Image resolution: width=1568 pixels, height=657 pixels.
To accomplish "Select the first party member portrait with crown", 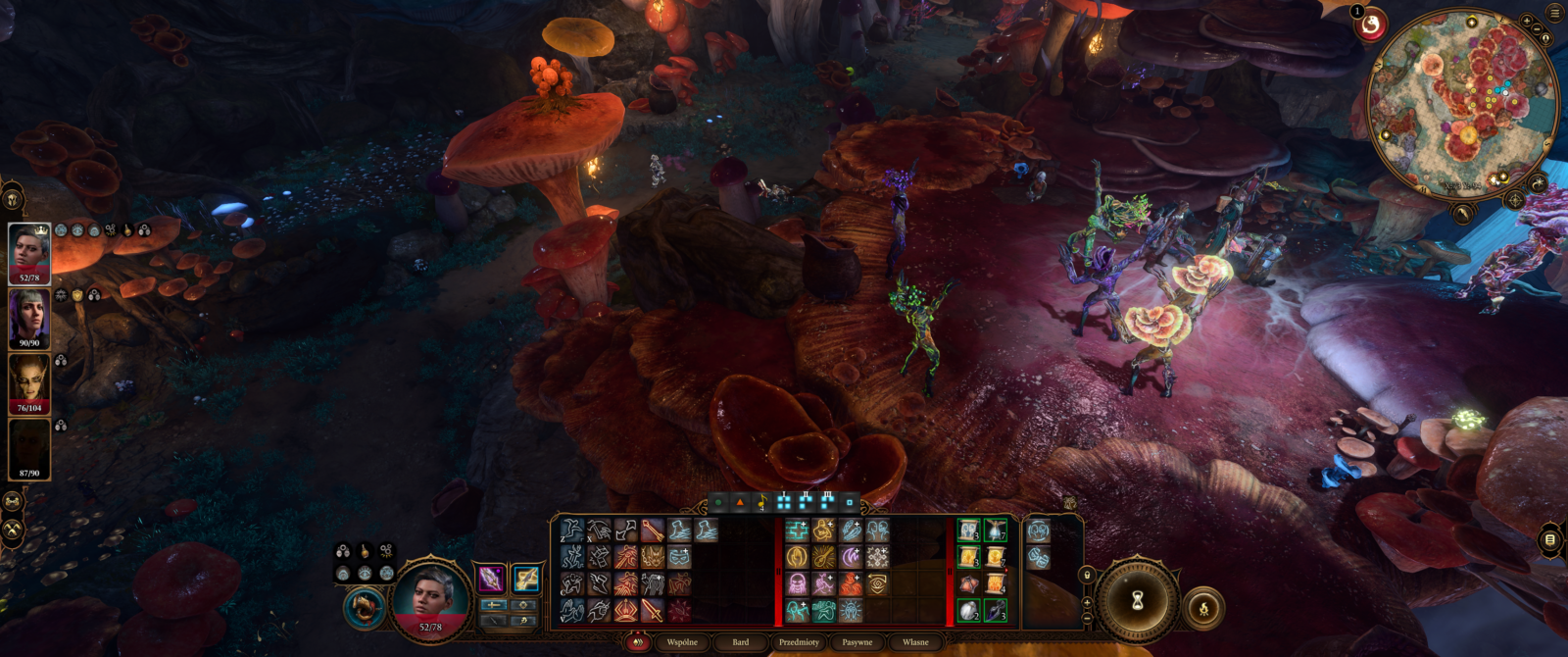I will (x=29, y=253).
